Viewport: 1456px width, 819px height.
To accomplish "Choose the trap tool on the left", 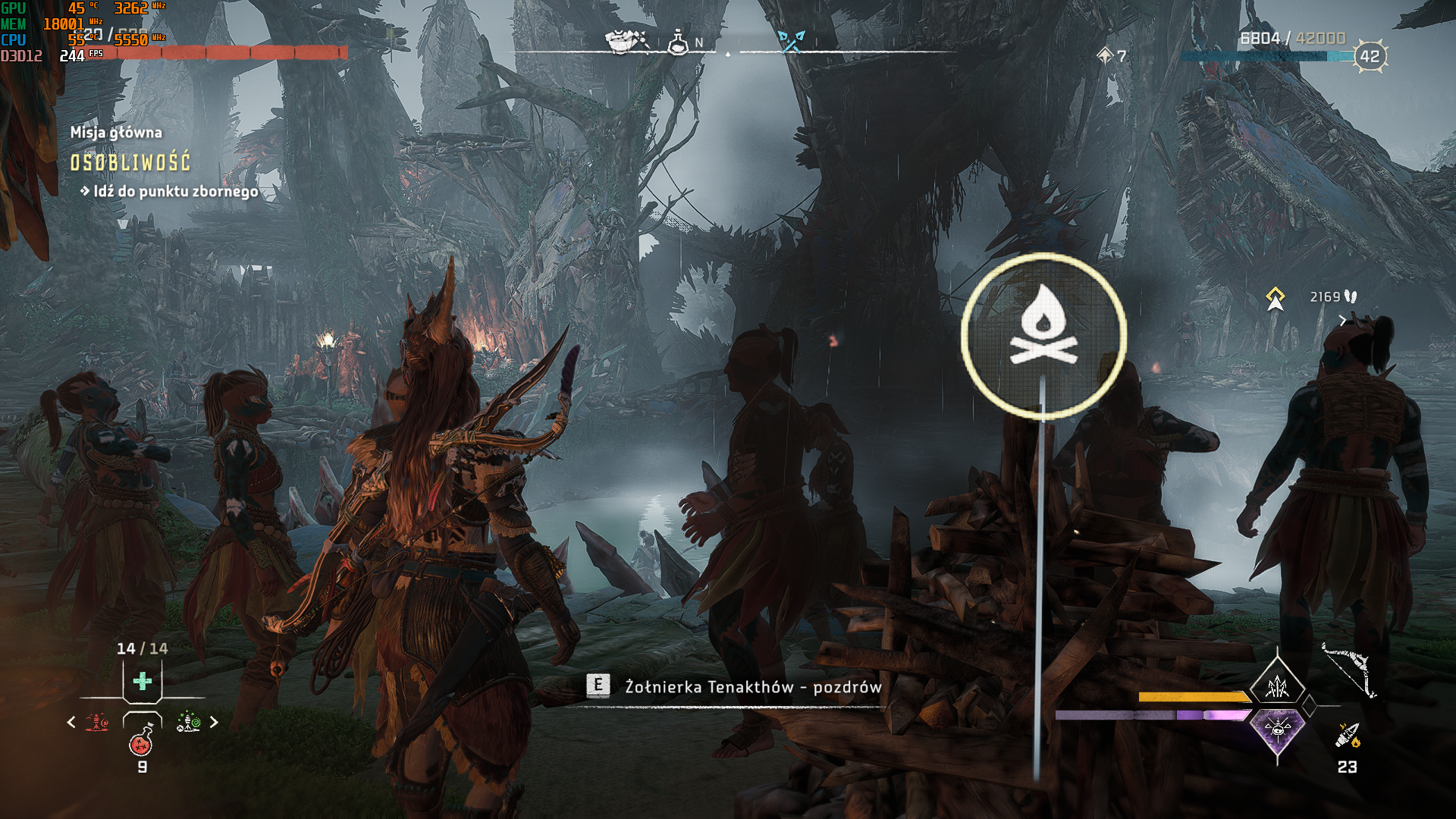I will point(97,722).
